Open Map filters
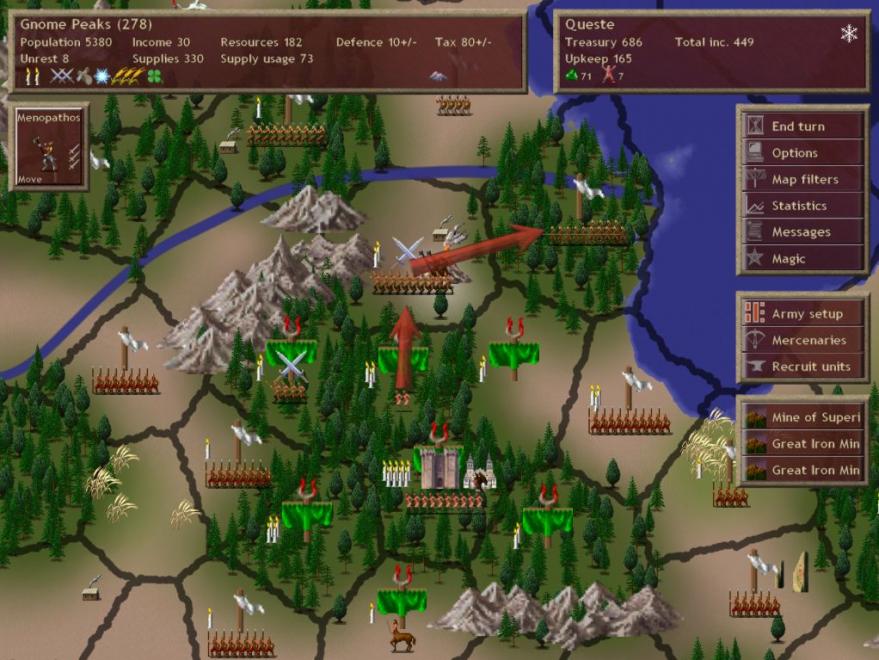 click(x=803, y=180)
